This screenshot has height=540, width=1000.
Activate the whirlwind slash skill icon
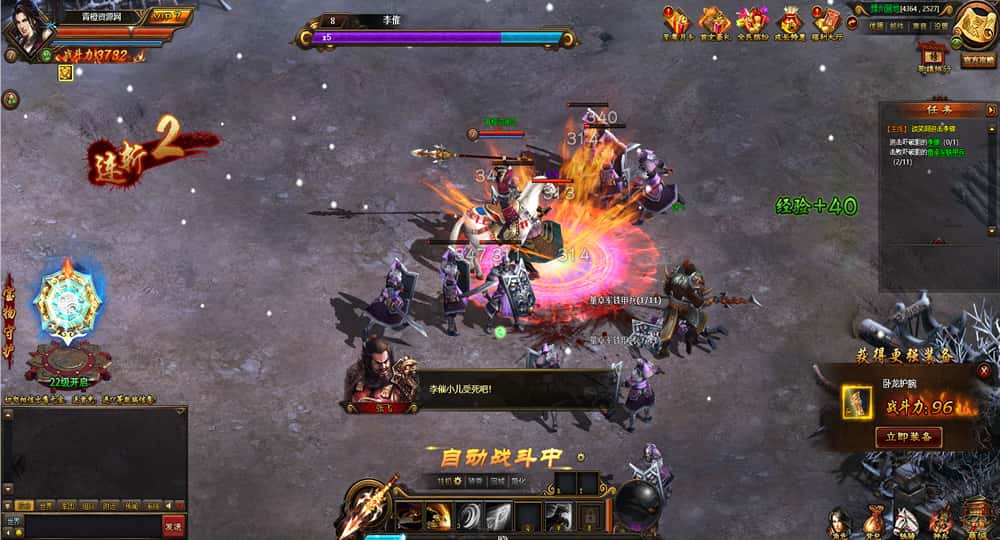tap(468, 516)
